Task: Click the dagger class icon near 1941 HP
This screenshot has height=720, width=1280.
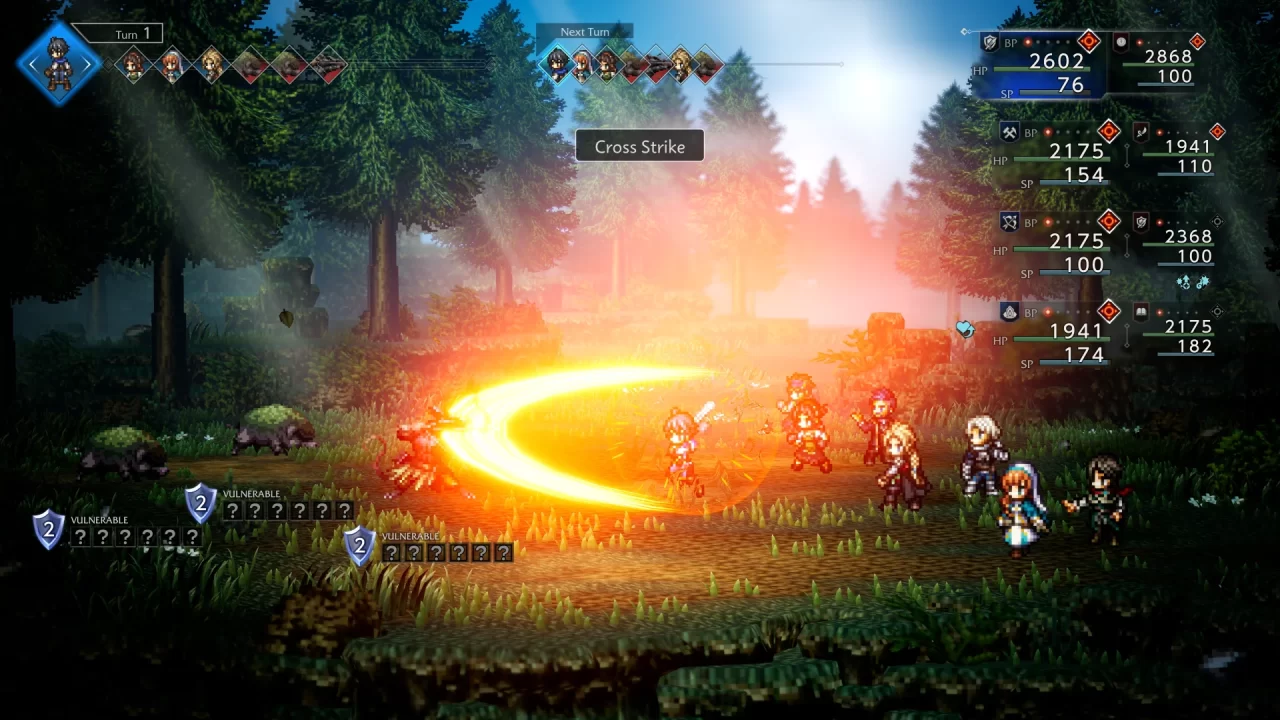Action: pos(1141,134)
